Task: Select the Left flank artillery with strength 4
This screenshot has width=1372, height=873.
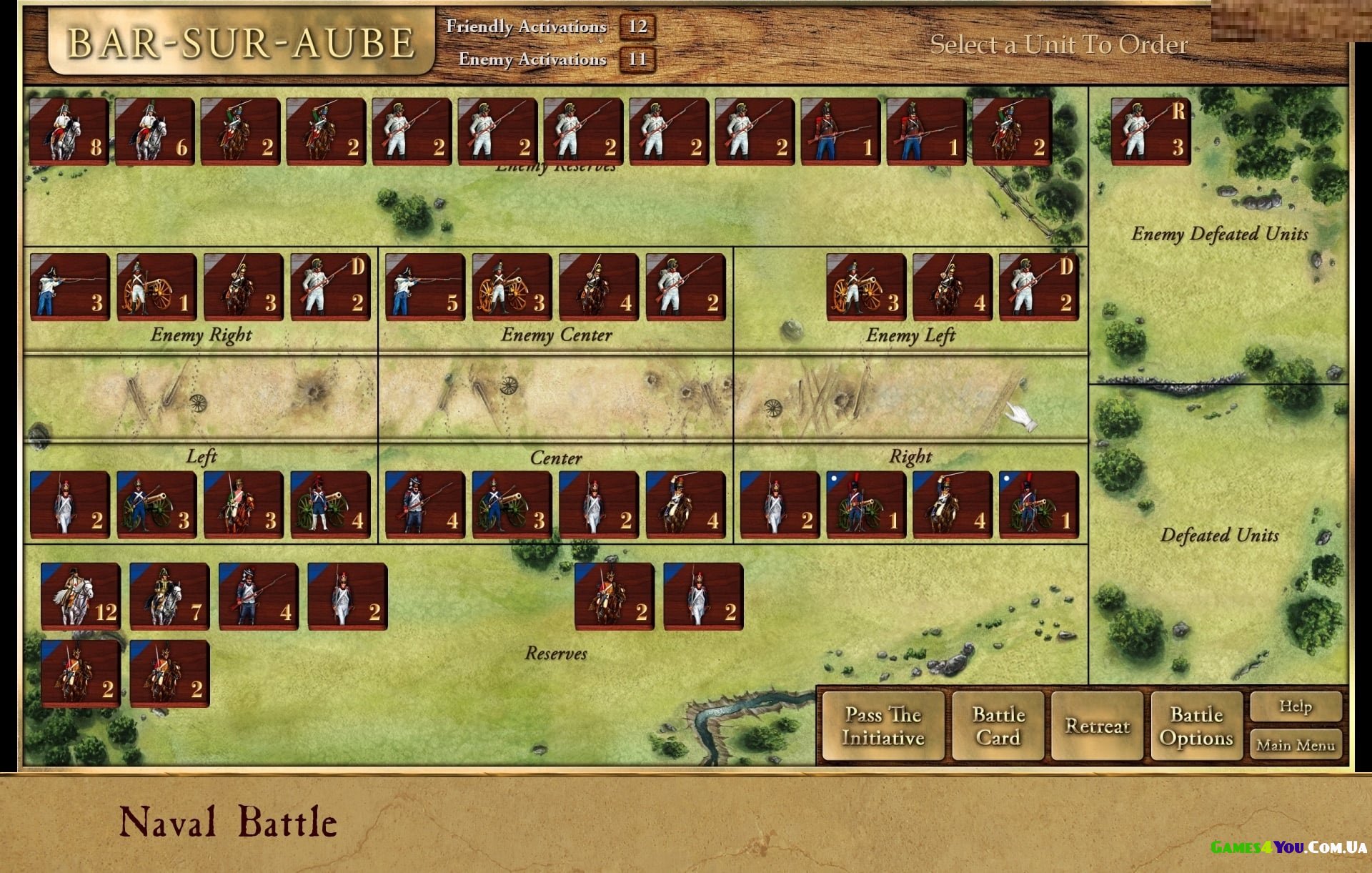Action: coord(330,504)
